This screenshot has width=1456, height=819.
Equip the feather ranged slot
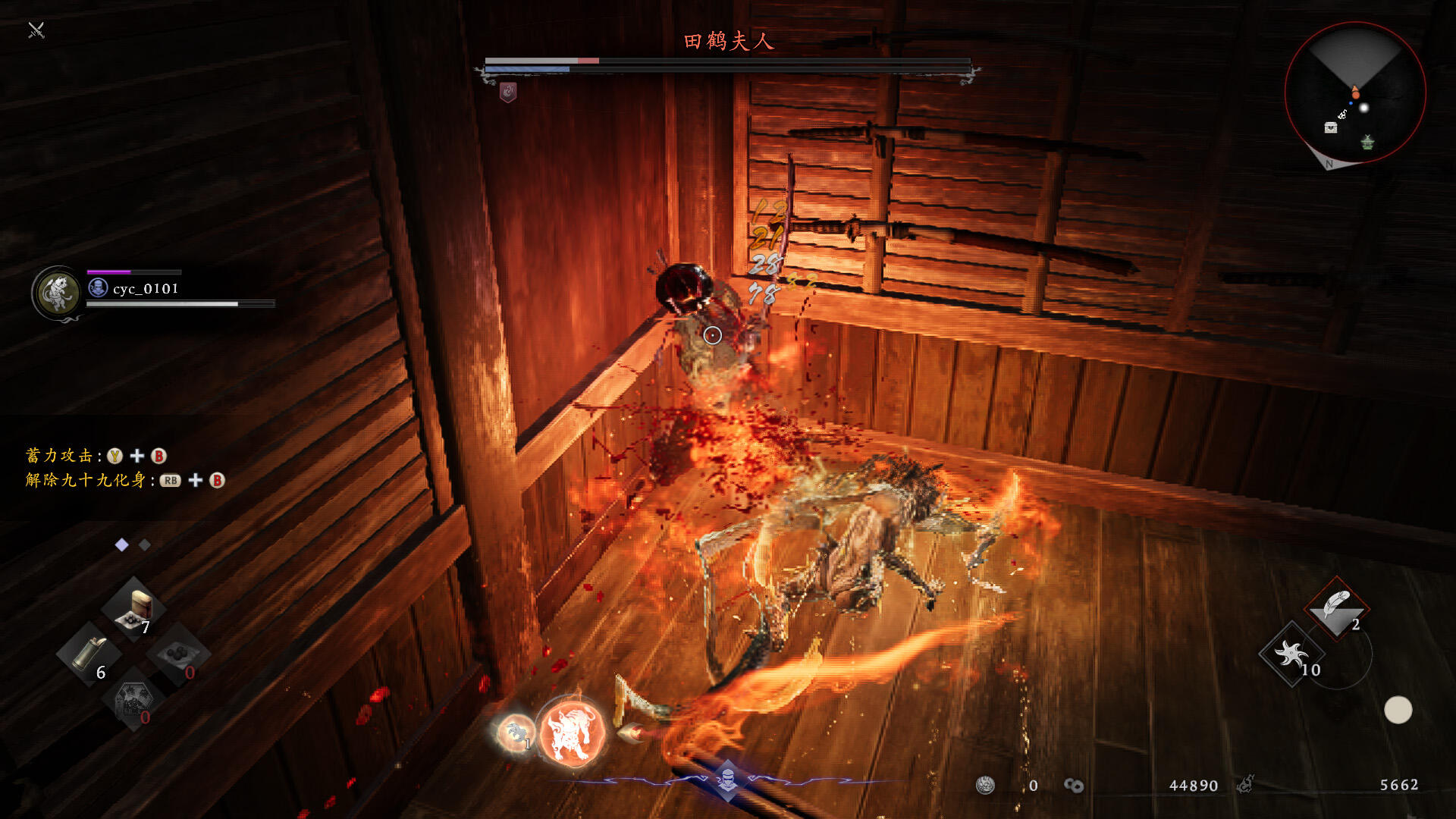(x=1336, y=607)
